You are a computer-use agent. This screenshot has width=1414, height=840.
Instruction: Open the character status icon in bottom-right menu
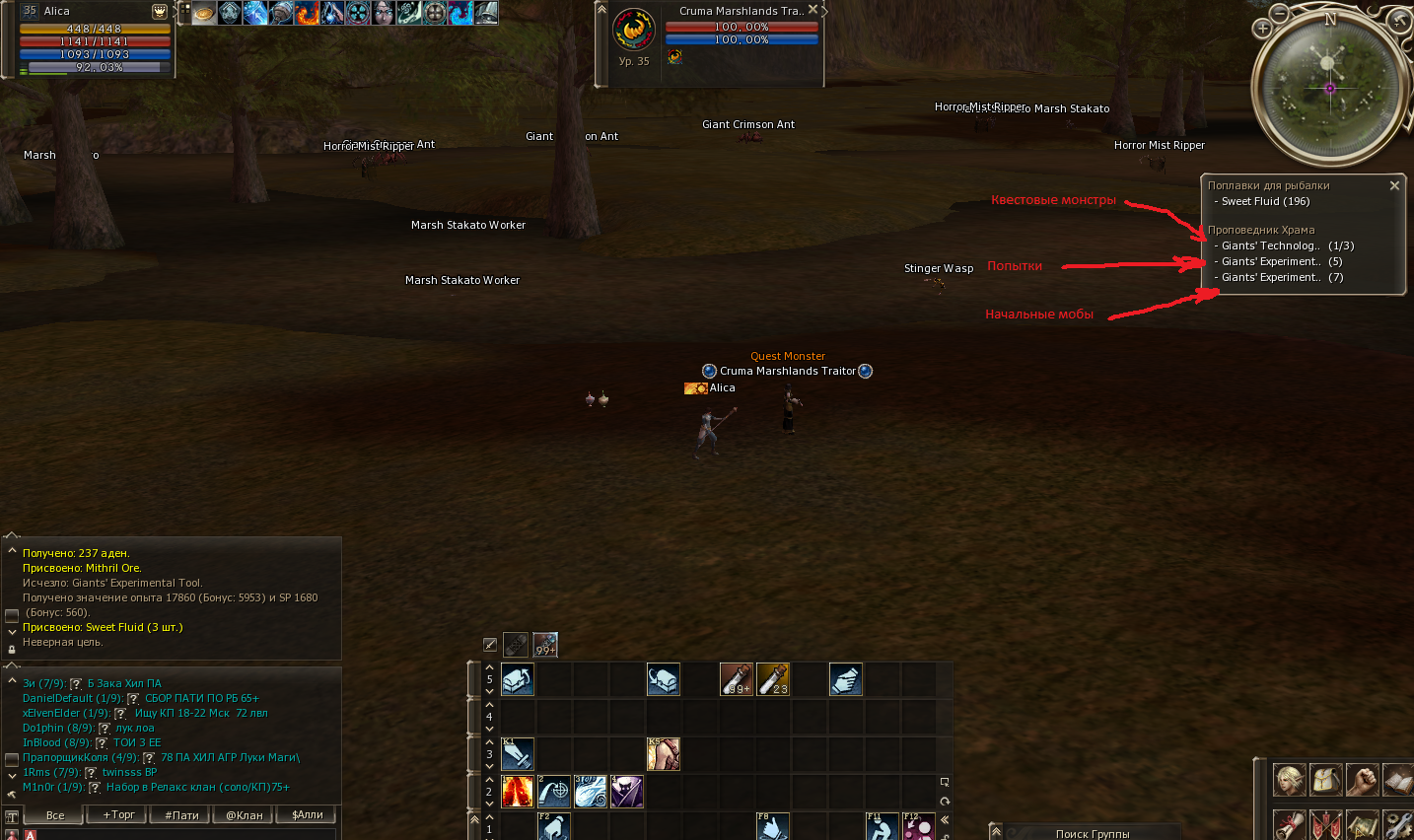coord(1290,780)
